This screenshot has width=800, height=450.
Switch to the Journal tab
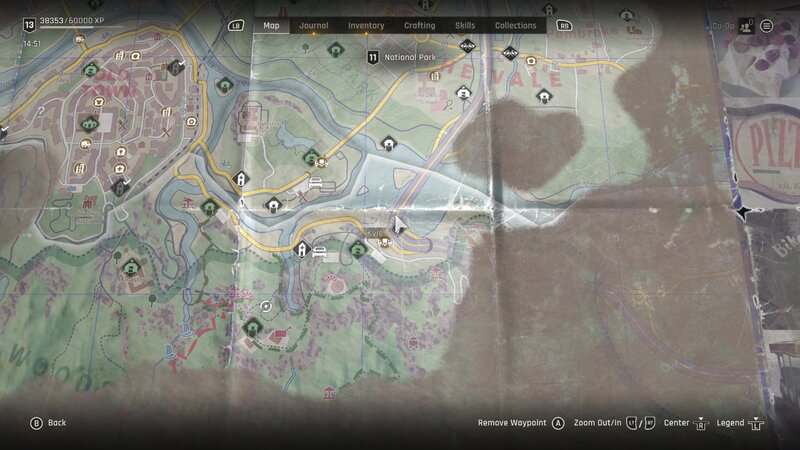point(314,25)
